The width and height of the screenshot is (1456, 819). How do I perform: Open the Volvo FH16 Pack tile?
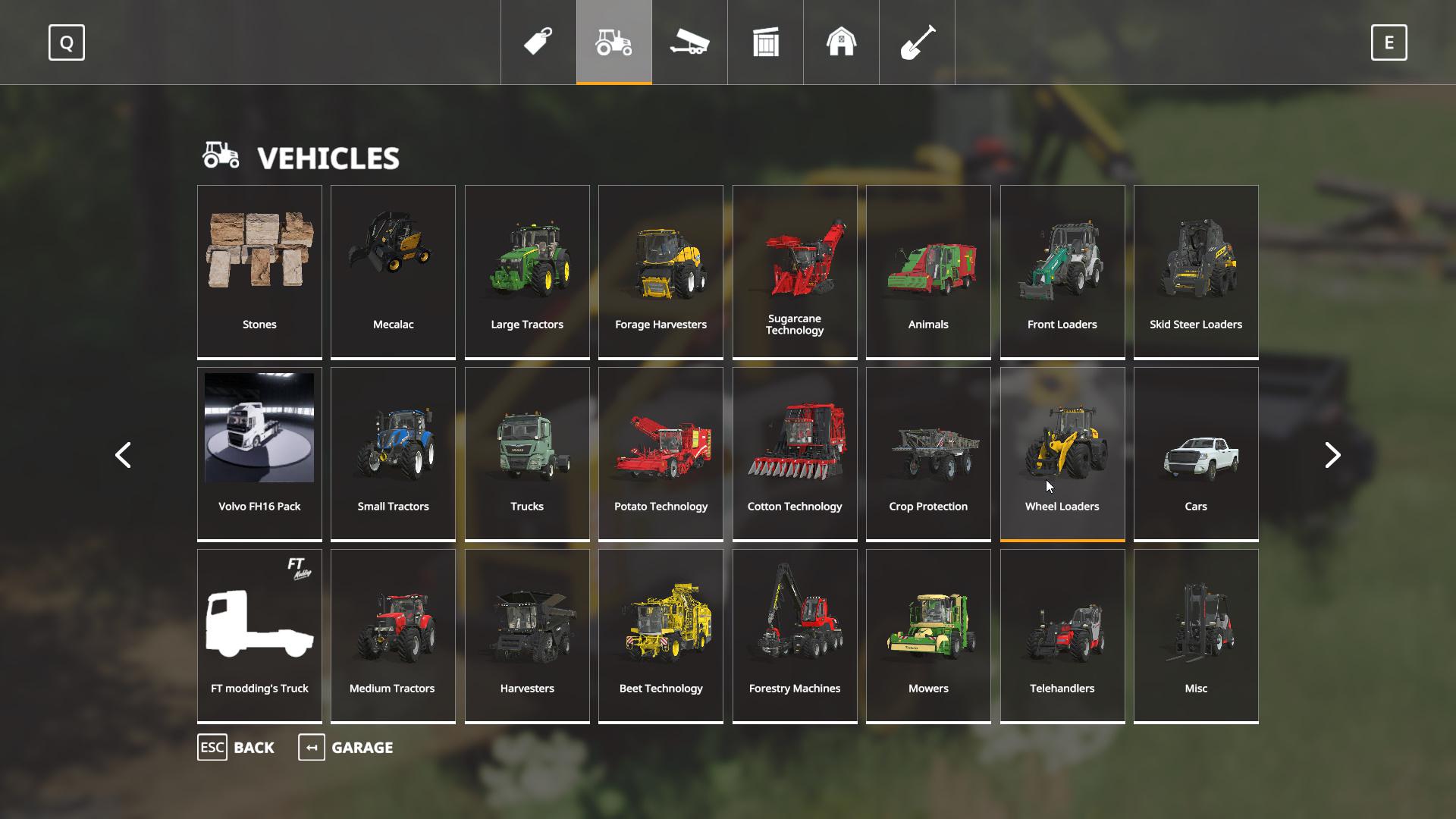point(259,453)
